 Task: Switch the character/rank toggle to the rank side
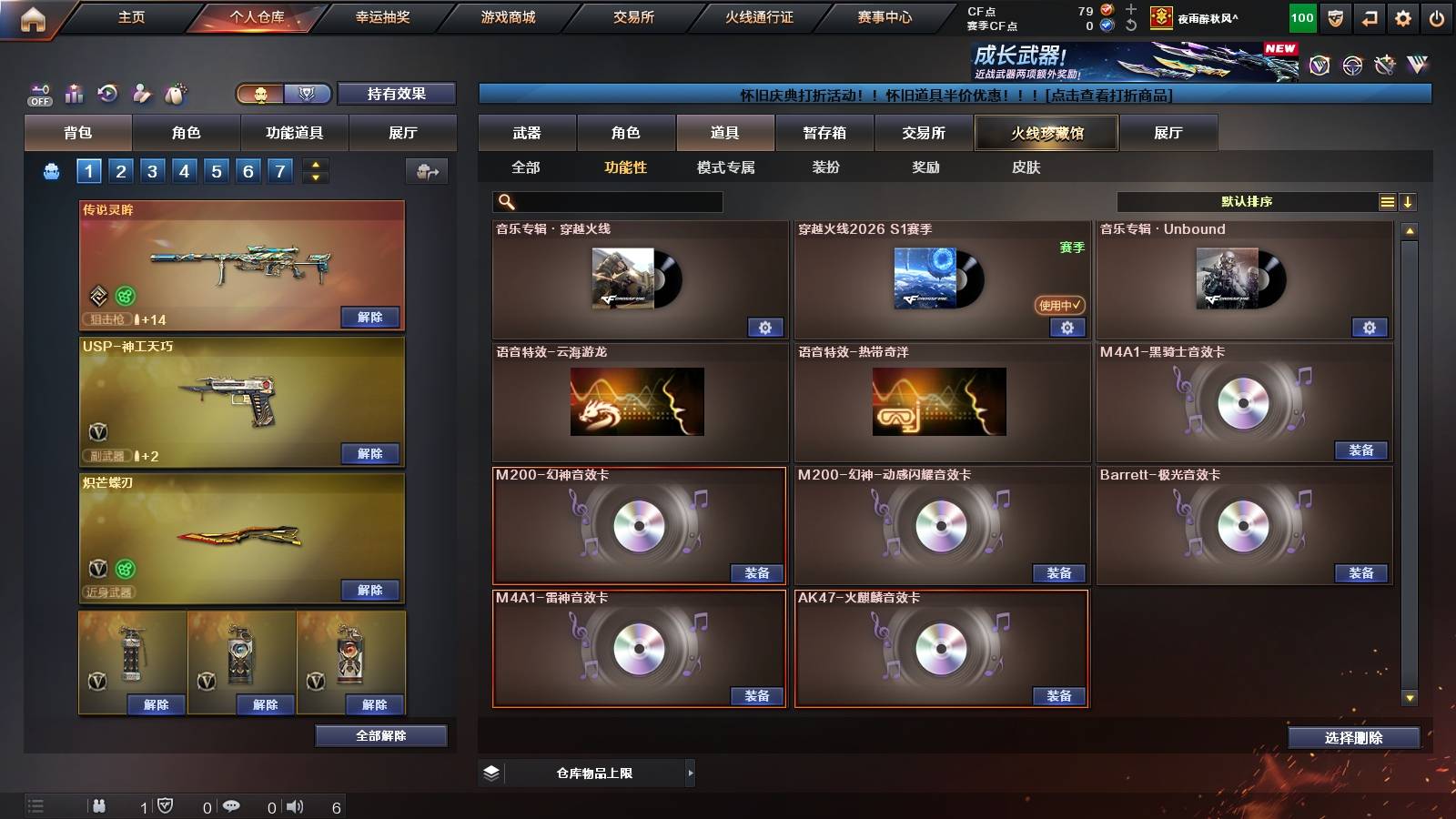308,93
